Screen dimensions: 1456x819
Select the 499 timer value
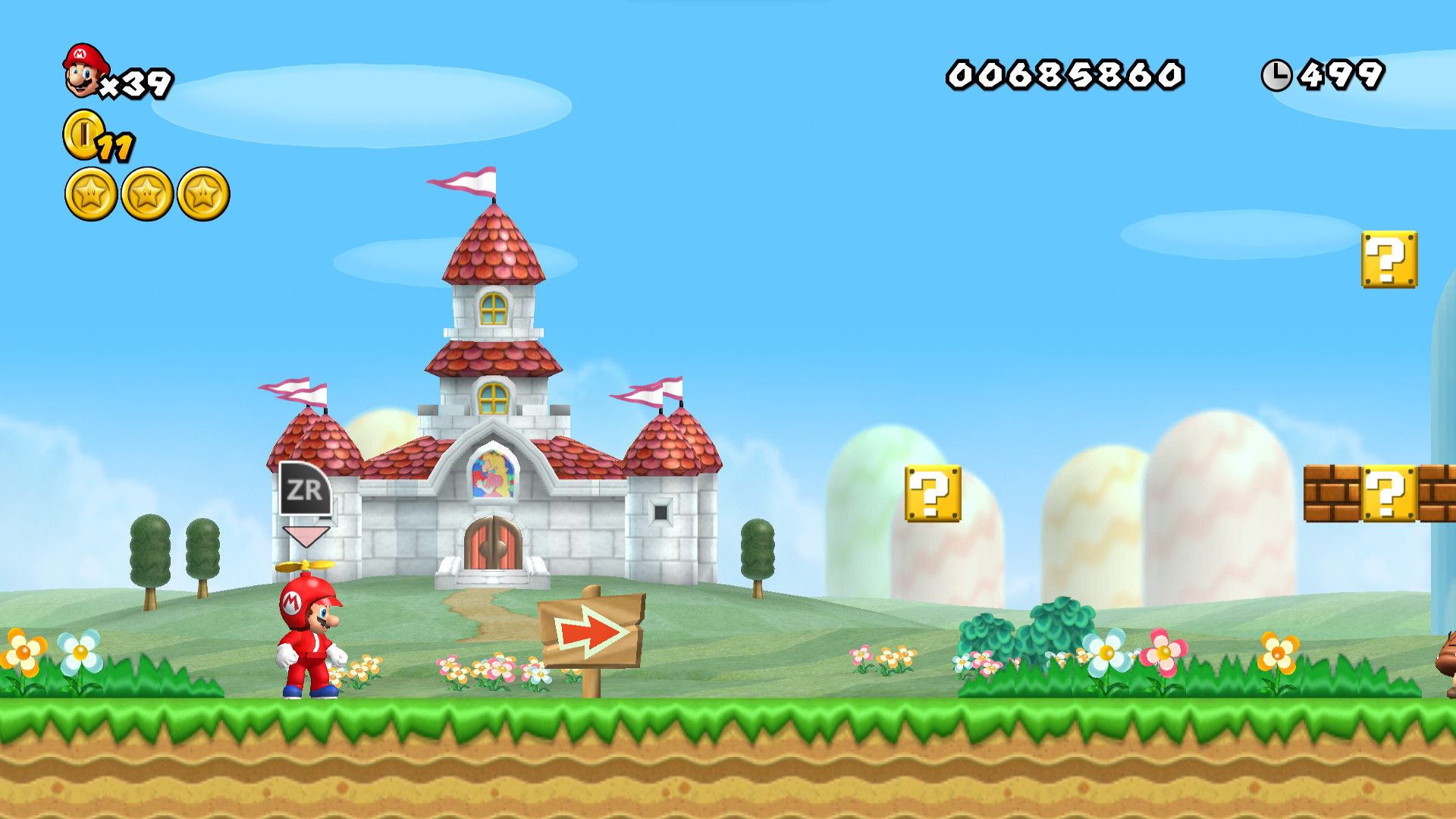(x=1344, y=74)
